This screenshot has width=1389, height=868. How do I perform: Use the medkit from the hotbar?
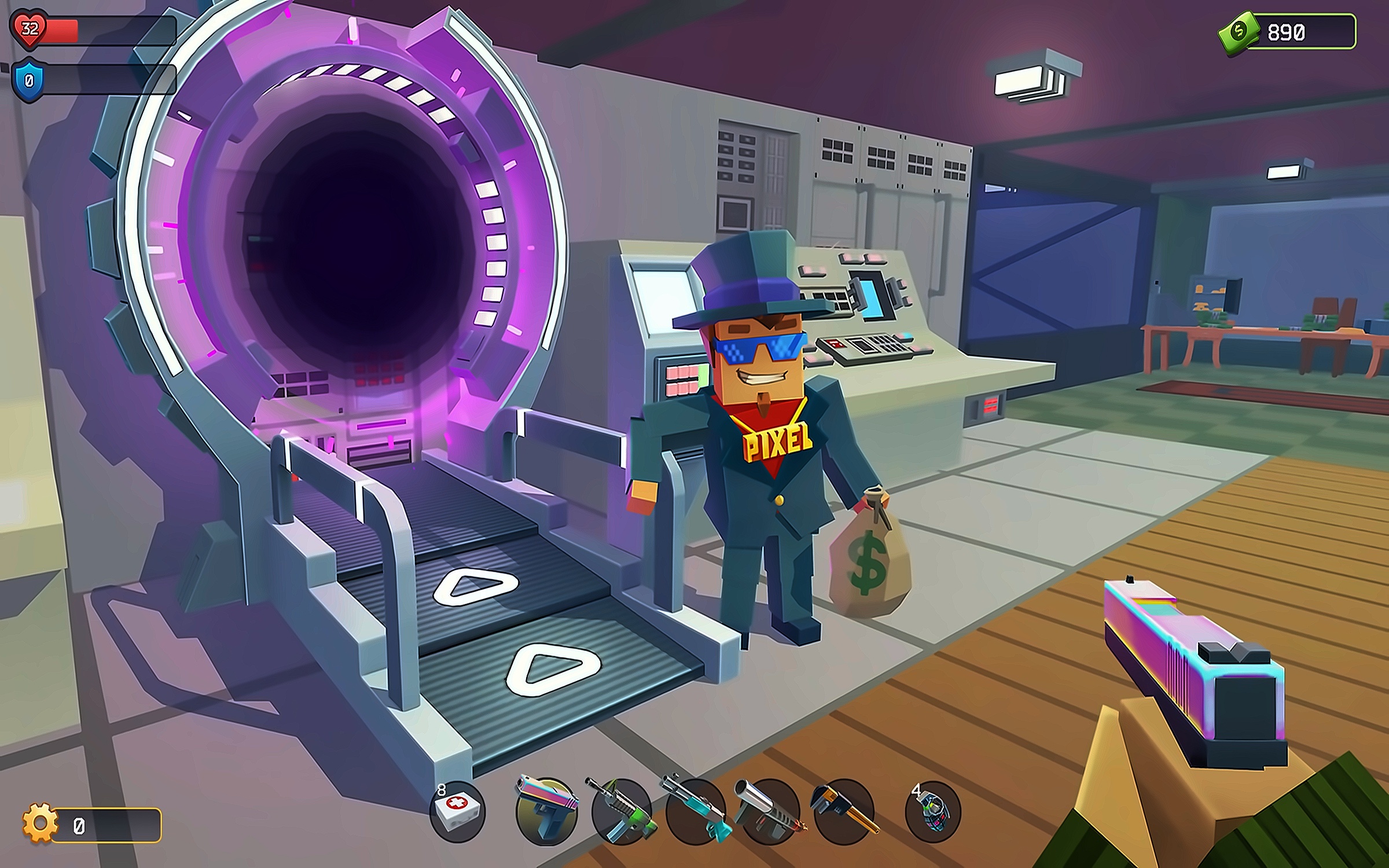pos(458,811)
